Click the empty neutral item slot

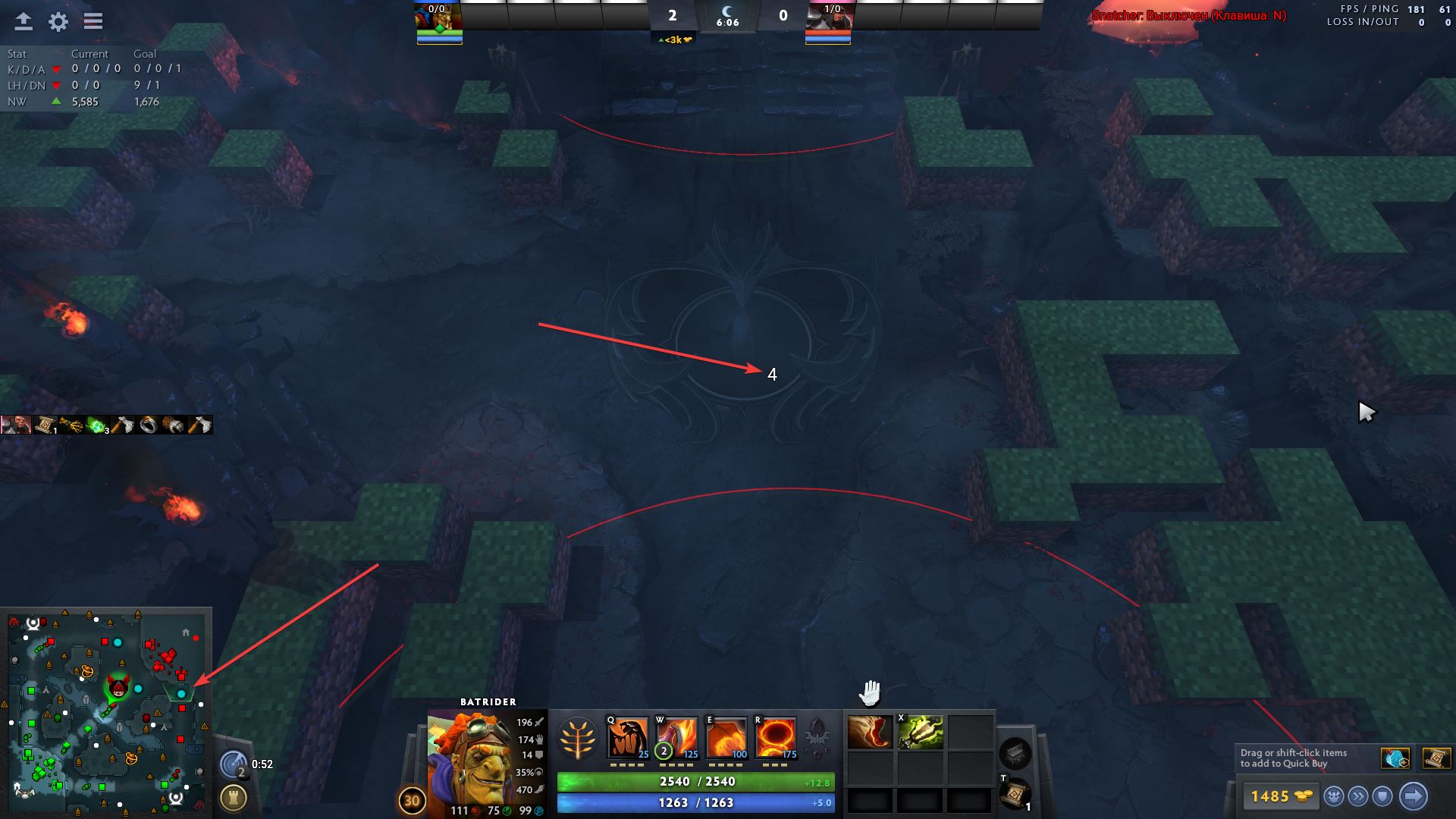[x=1015, y=753]
